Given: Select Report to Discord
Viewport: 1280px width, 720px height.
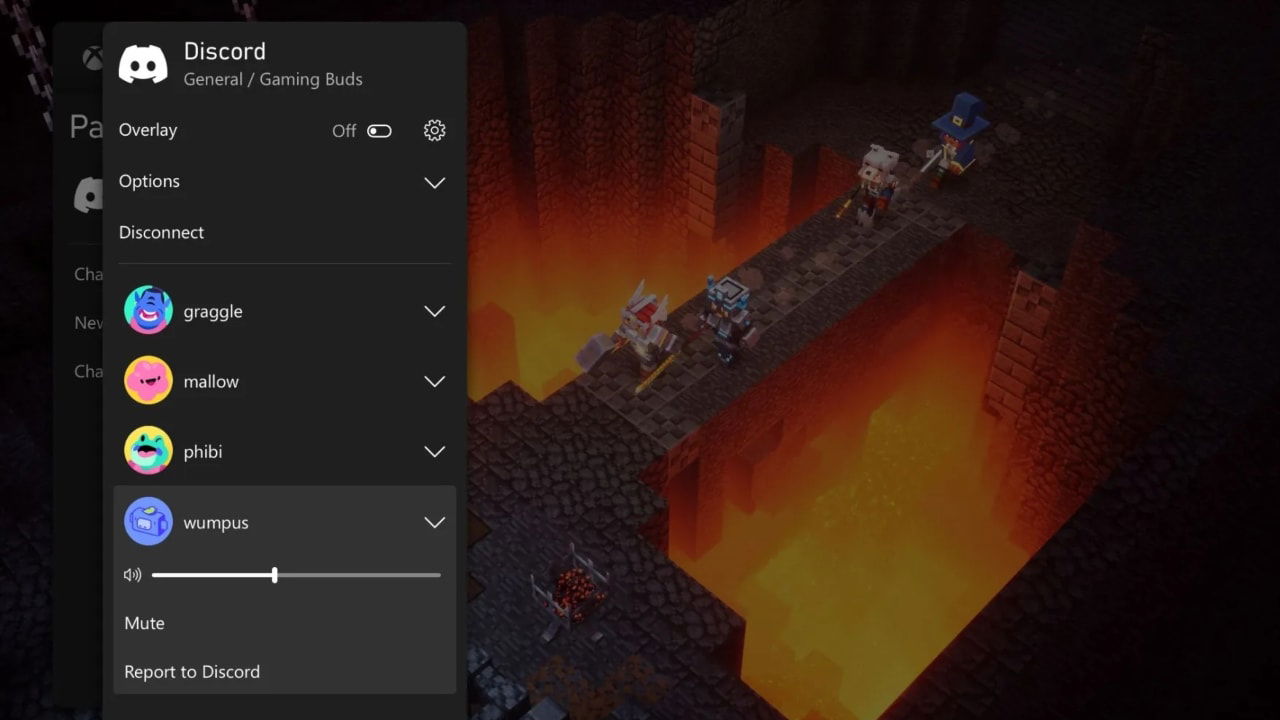Looking at the screenshot, I should coord(192,671).
